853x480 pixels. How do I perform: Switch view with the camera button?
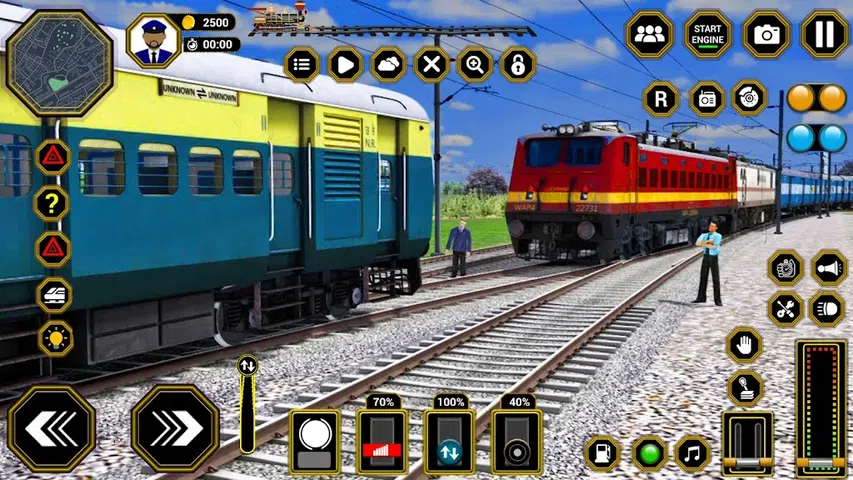767,35
